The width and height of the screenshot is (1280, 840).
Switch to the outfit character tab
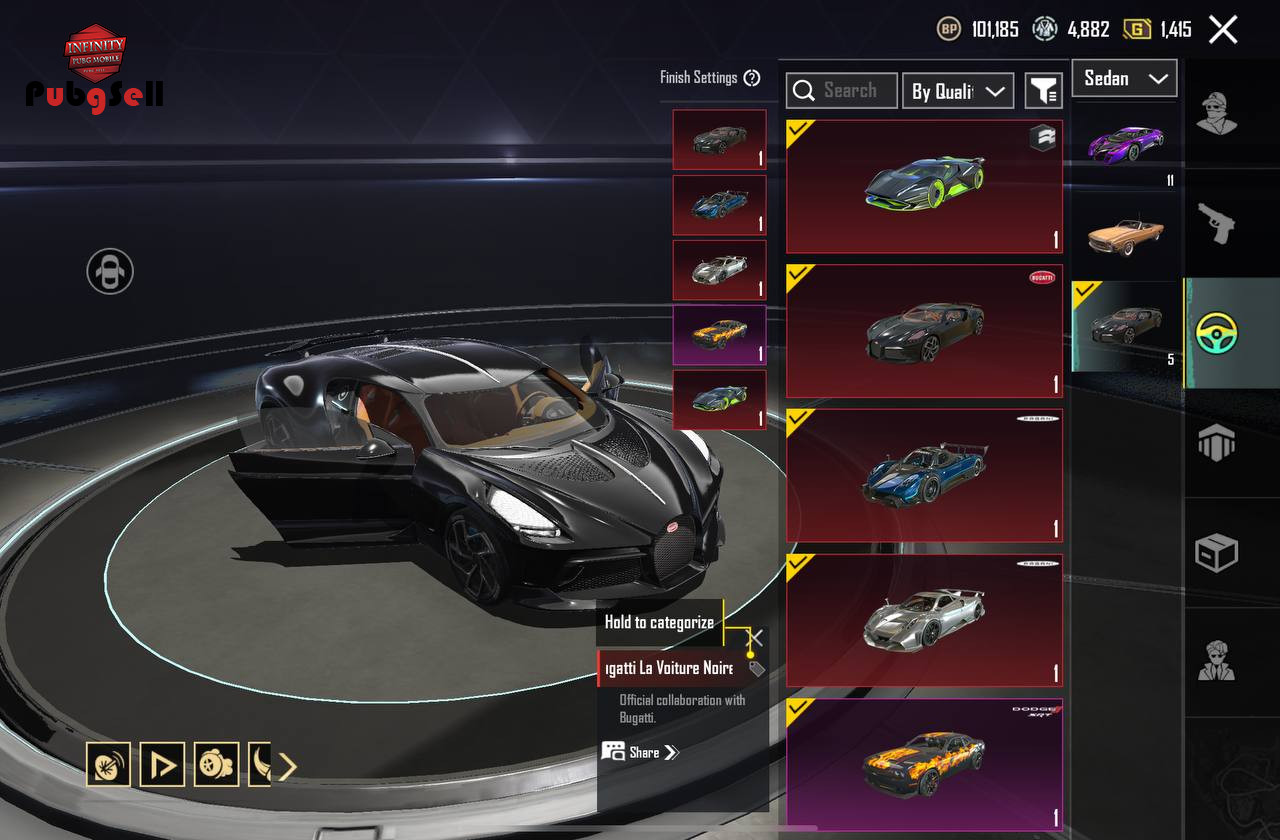pos(1217,113)
